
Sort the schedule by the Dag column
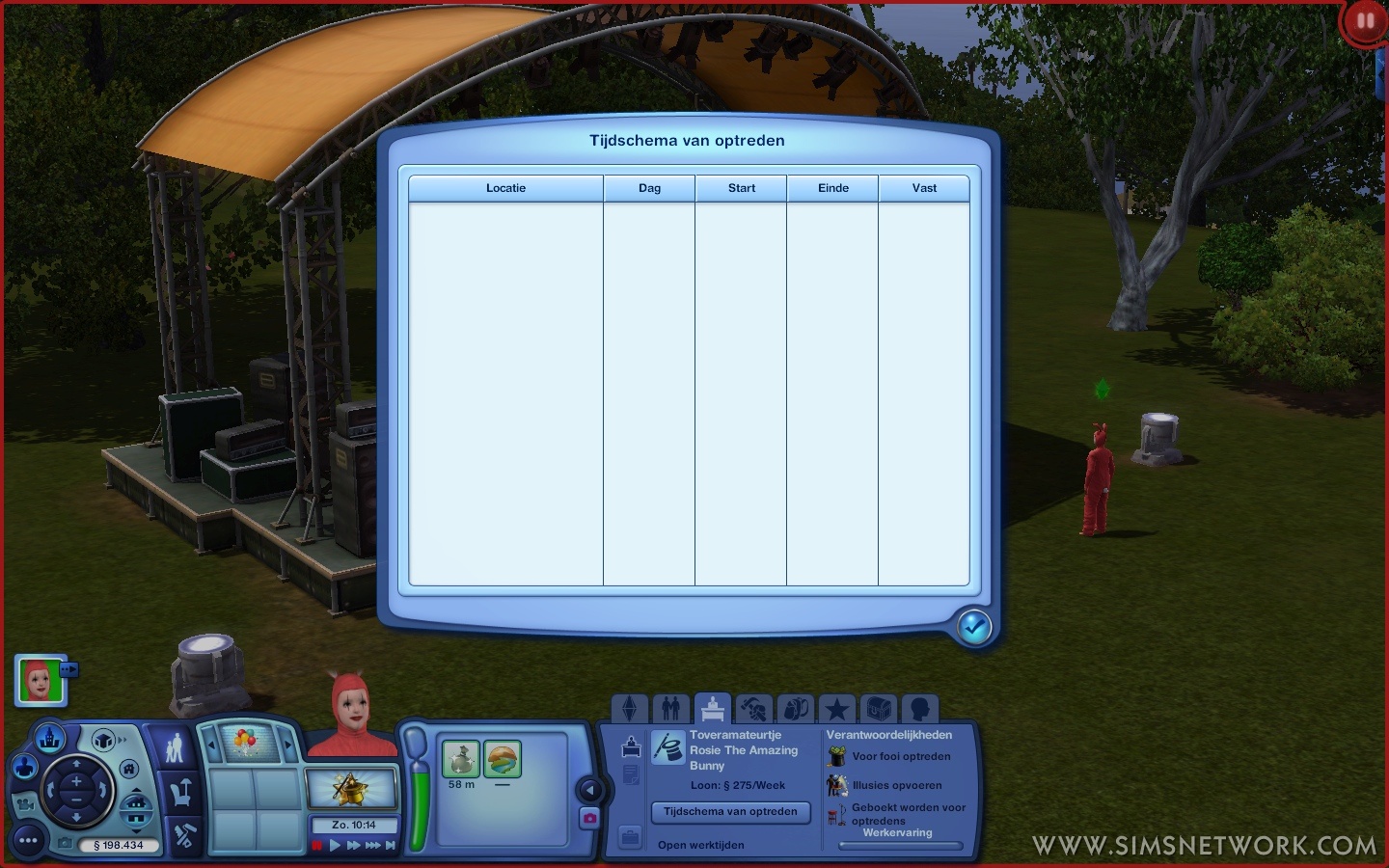coord(649,188)
